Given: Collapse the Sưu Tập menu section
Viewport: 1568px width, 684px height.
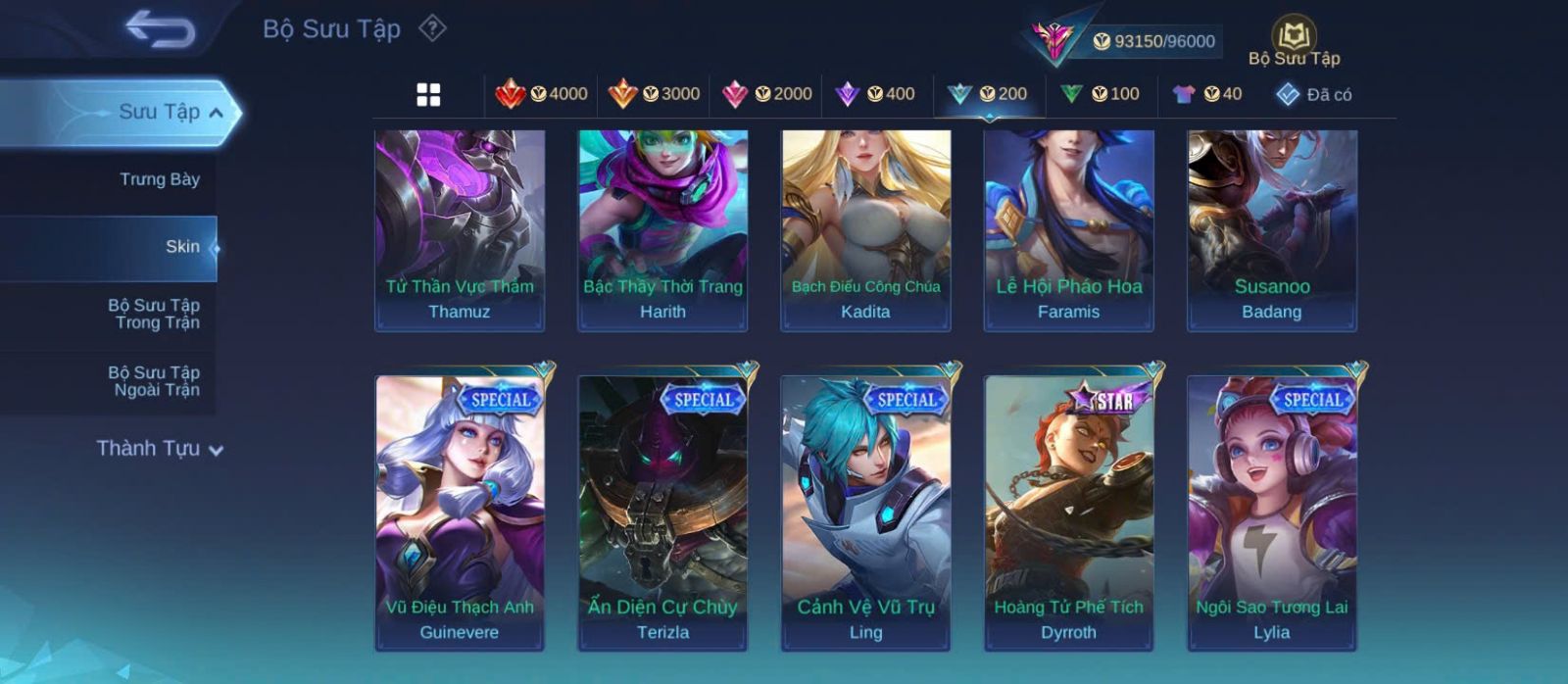Looking at the screenshot, I should click(x=216, y=113).
